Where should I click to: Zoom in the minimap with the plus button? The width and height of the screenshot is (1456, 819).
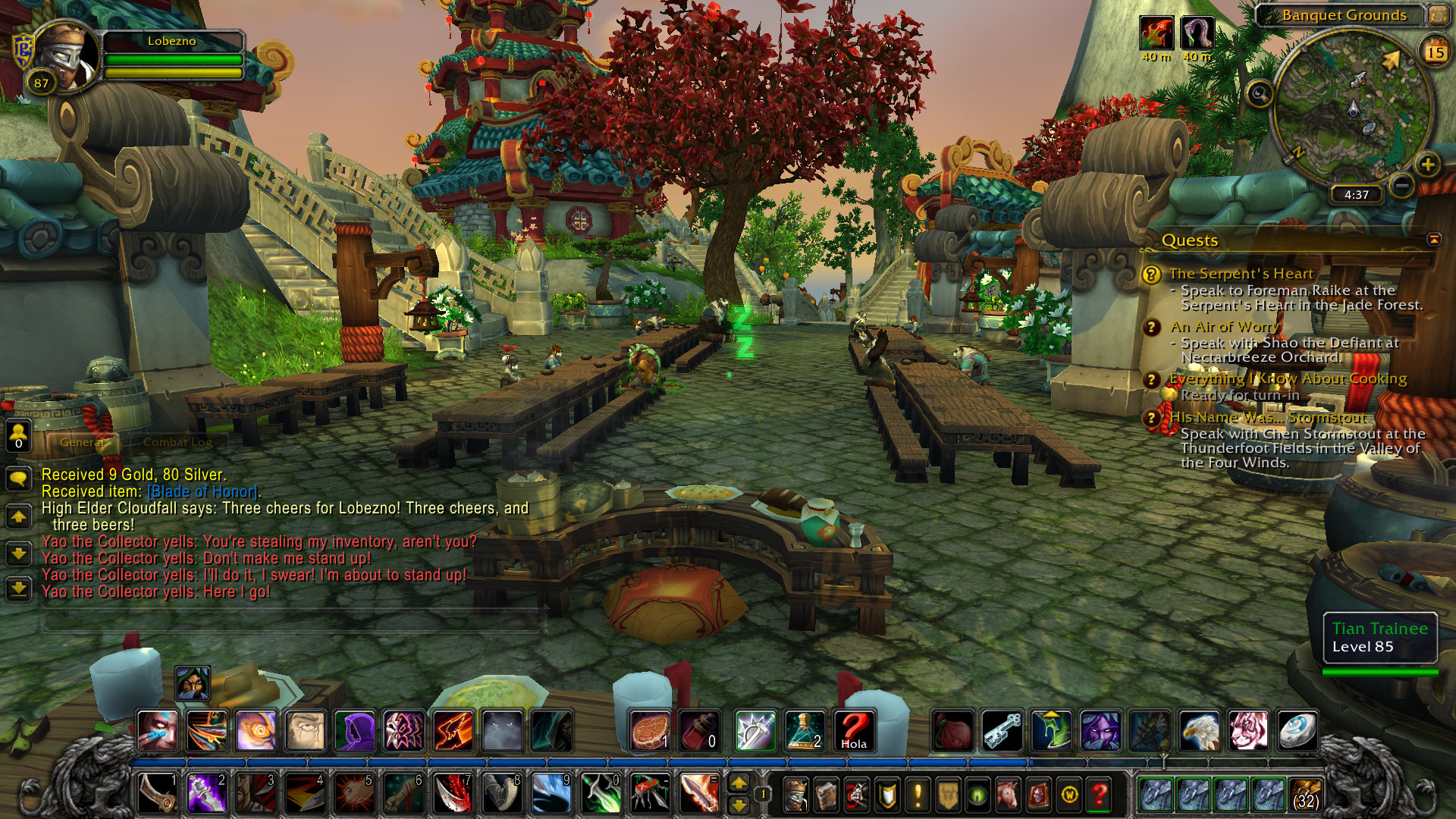pos(1427,165)
